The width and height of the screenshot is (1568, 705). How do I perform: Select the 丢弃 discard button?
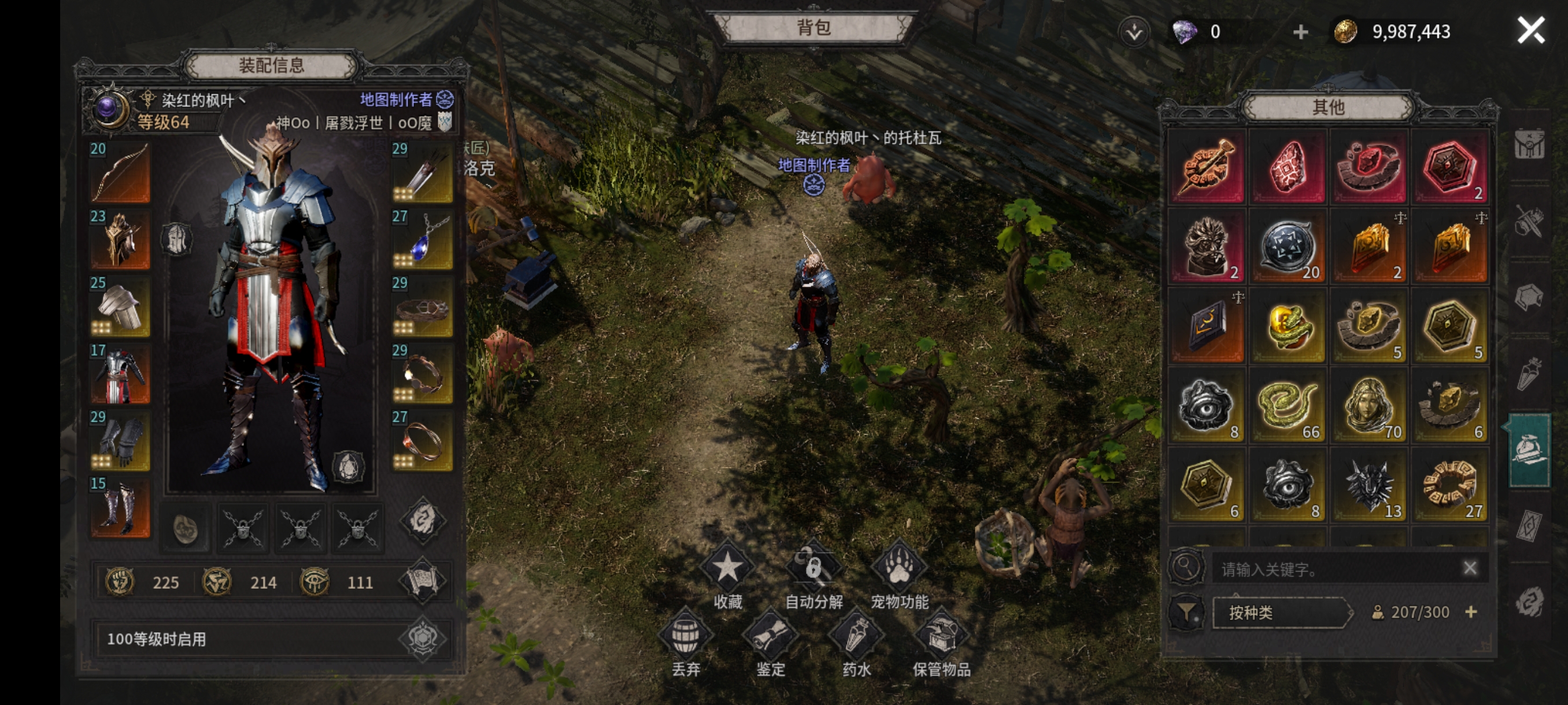coord(685,636)
